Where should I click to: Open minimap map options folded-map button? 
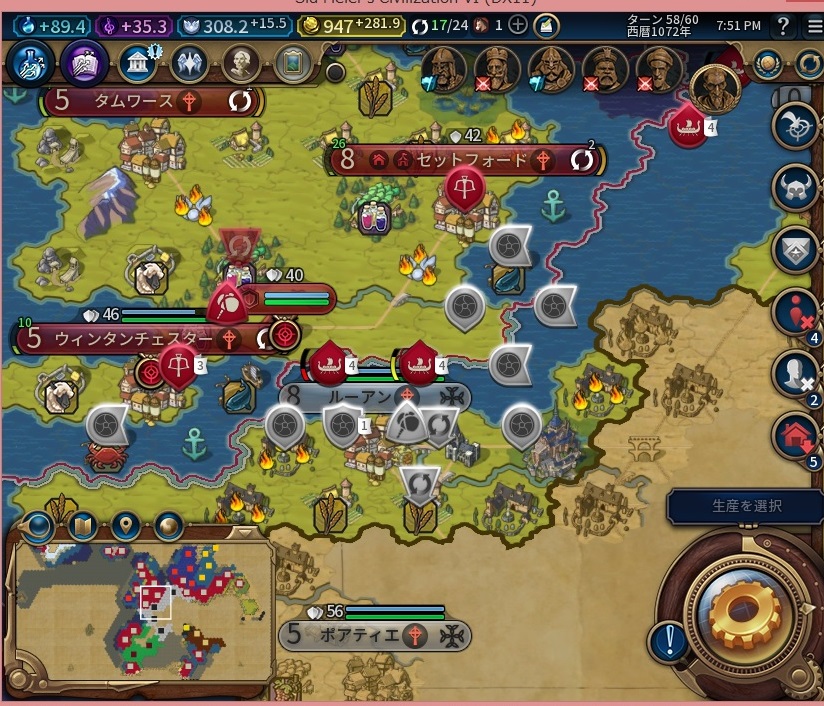tap(82, 524)
